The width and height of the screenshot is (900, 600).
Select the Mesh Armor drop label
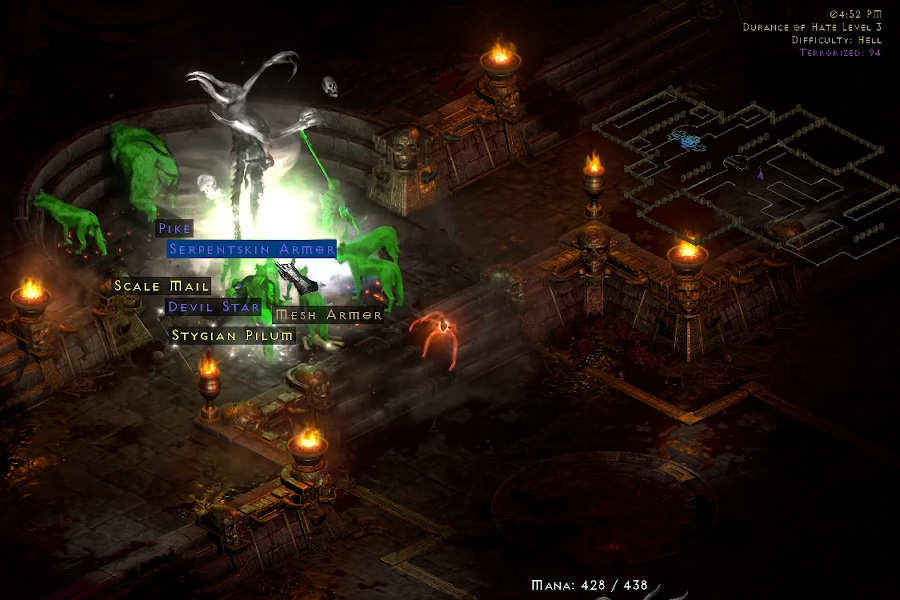tap(328, 315)
